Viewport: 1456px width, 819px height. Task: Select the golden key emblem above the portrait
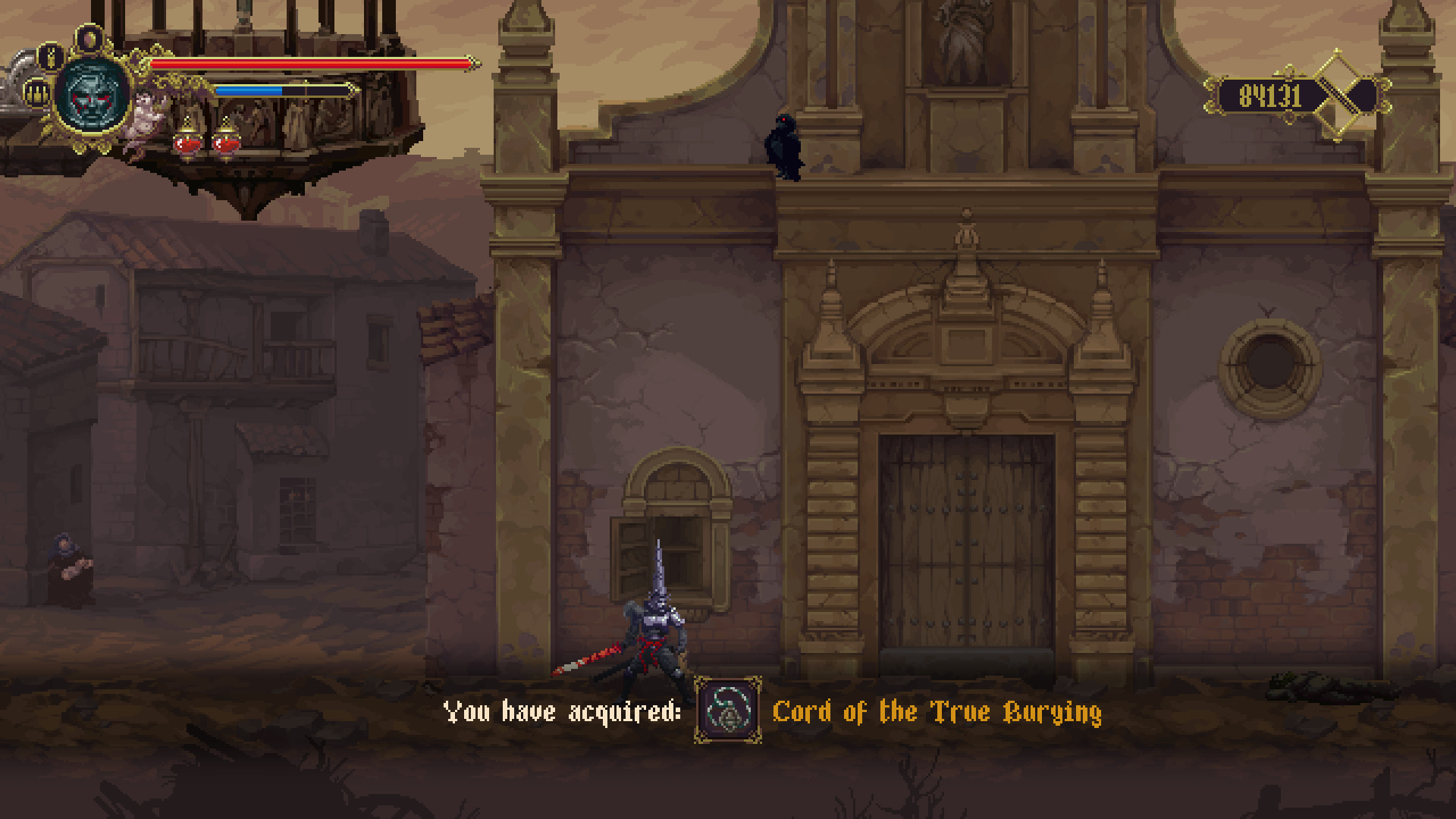(51, 58)
